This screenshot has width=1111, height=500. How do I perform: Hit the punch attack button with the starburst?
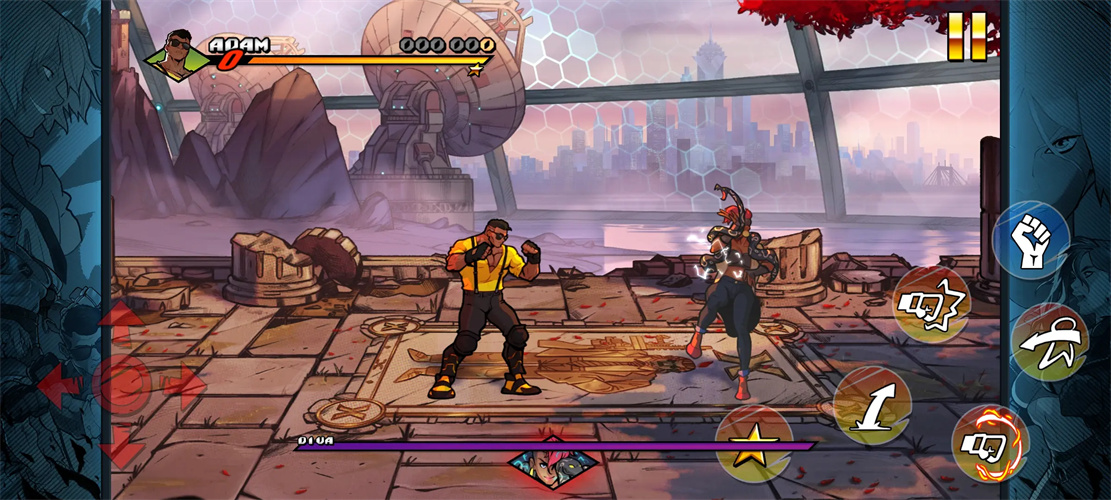(931, 304)
